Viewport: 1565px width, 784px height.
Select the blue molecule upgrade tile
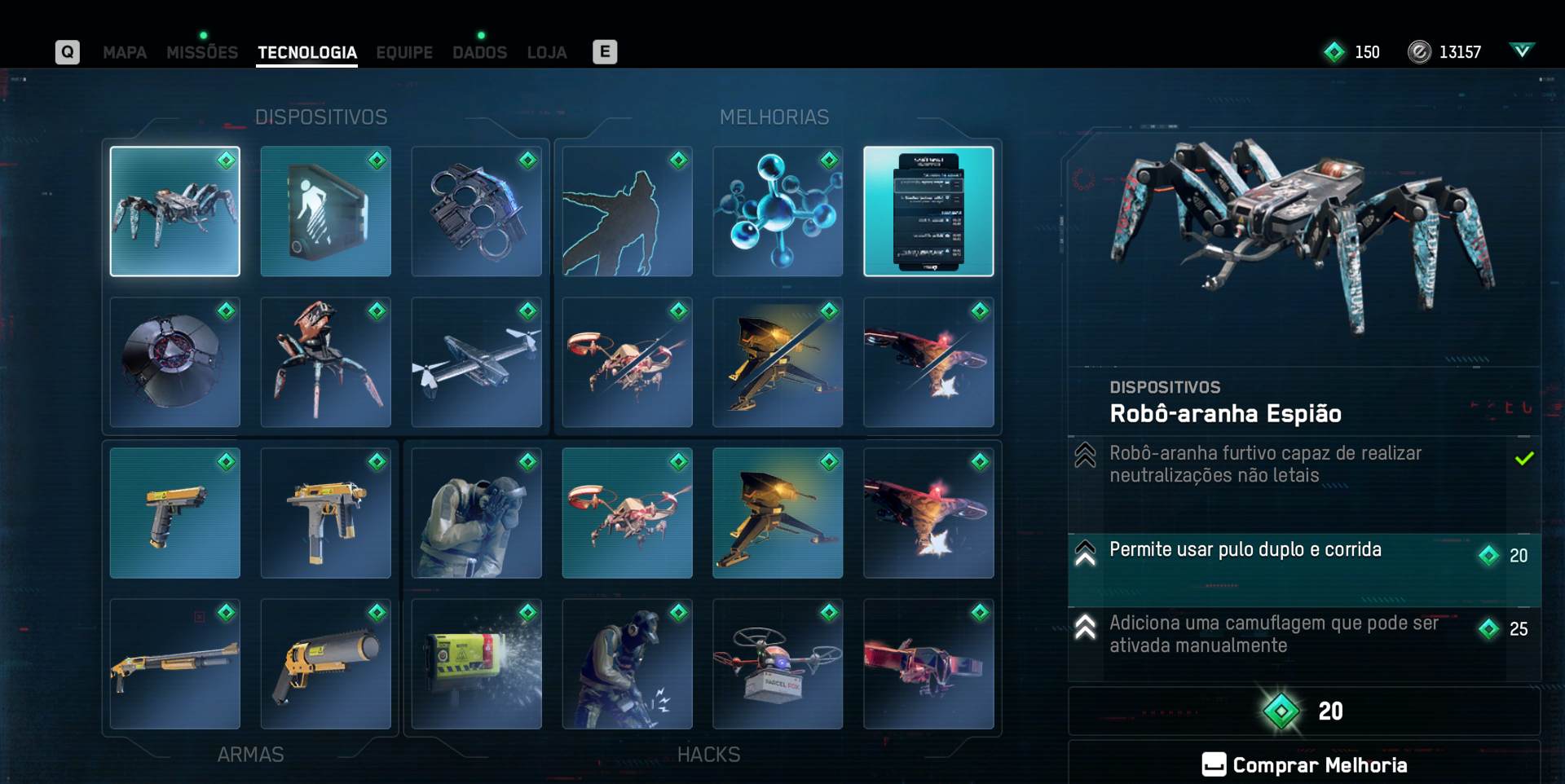tap(778, 212)
